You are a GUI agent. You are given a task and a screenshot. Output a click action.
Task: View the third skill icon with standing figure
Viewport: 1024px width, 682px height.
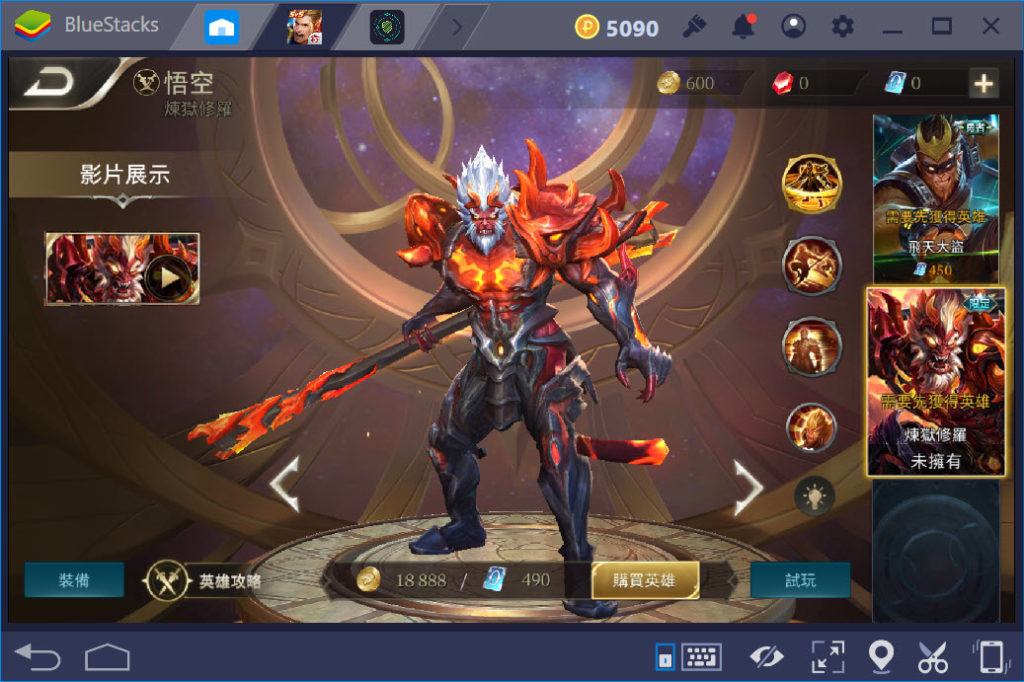(811, 345)
